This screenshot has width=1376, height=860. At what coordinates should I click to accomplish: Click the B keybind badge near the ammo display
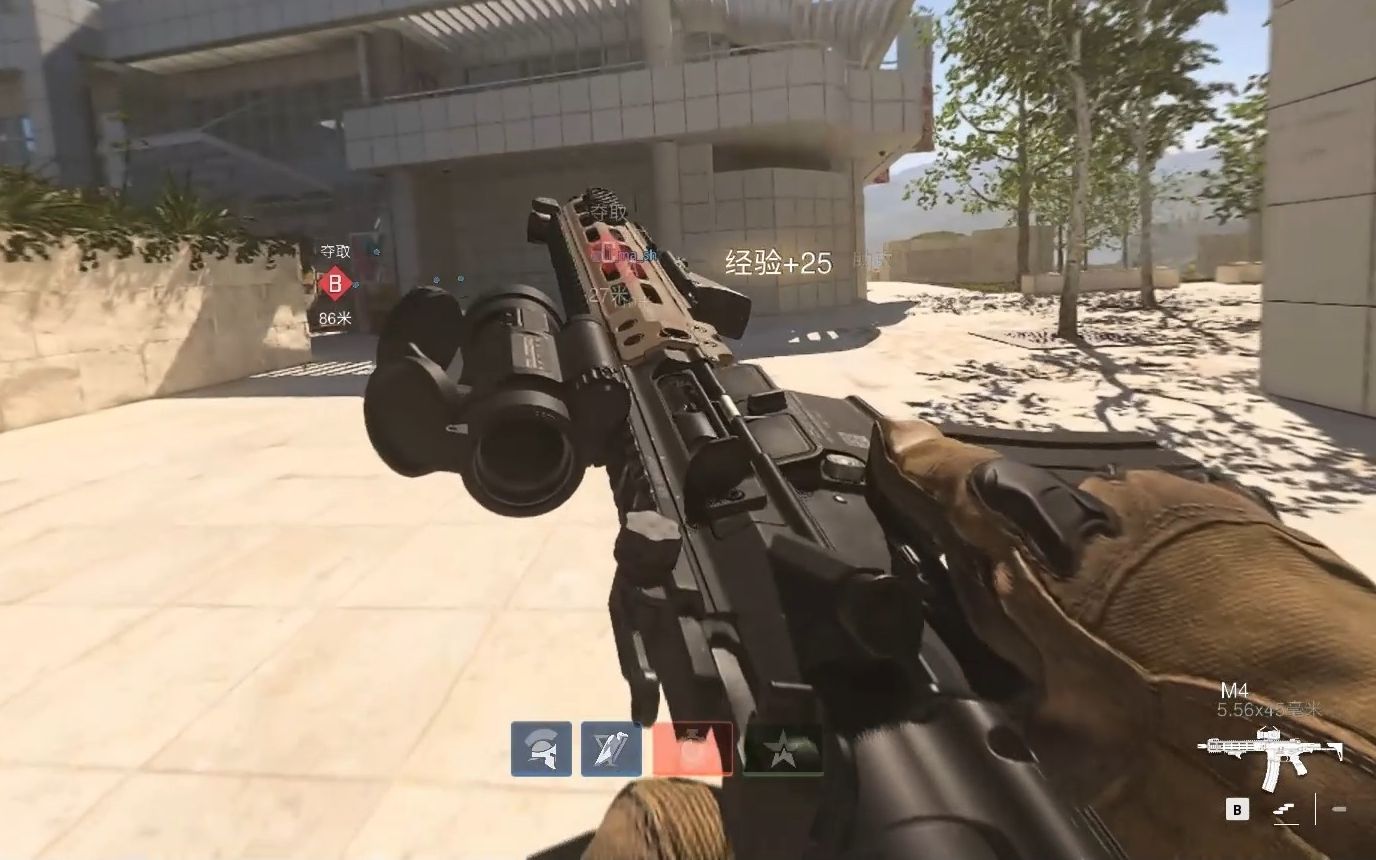pyautogui.click(x=1237, y=810)
